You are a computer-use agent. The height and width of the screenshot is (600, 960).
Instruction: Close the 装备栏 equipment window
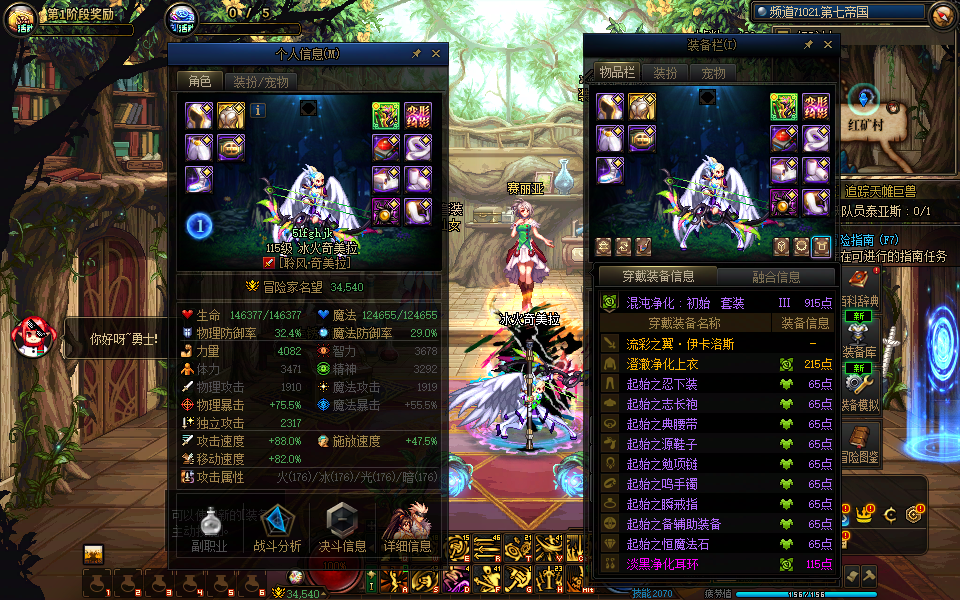(827, 45)
